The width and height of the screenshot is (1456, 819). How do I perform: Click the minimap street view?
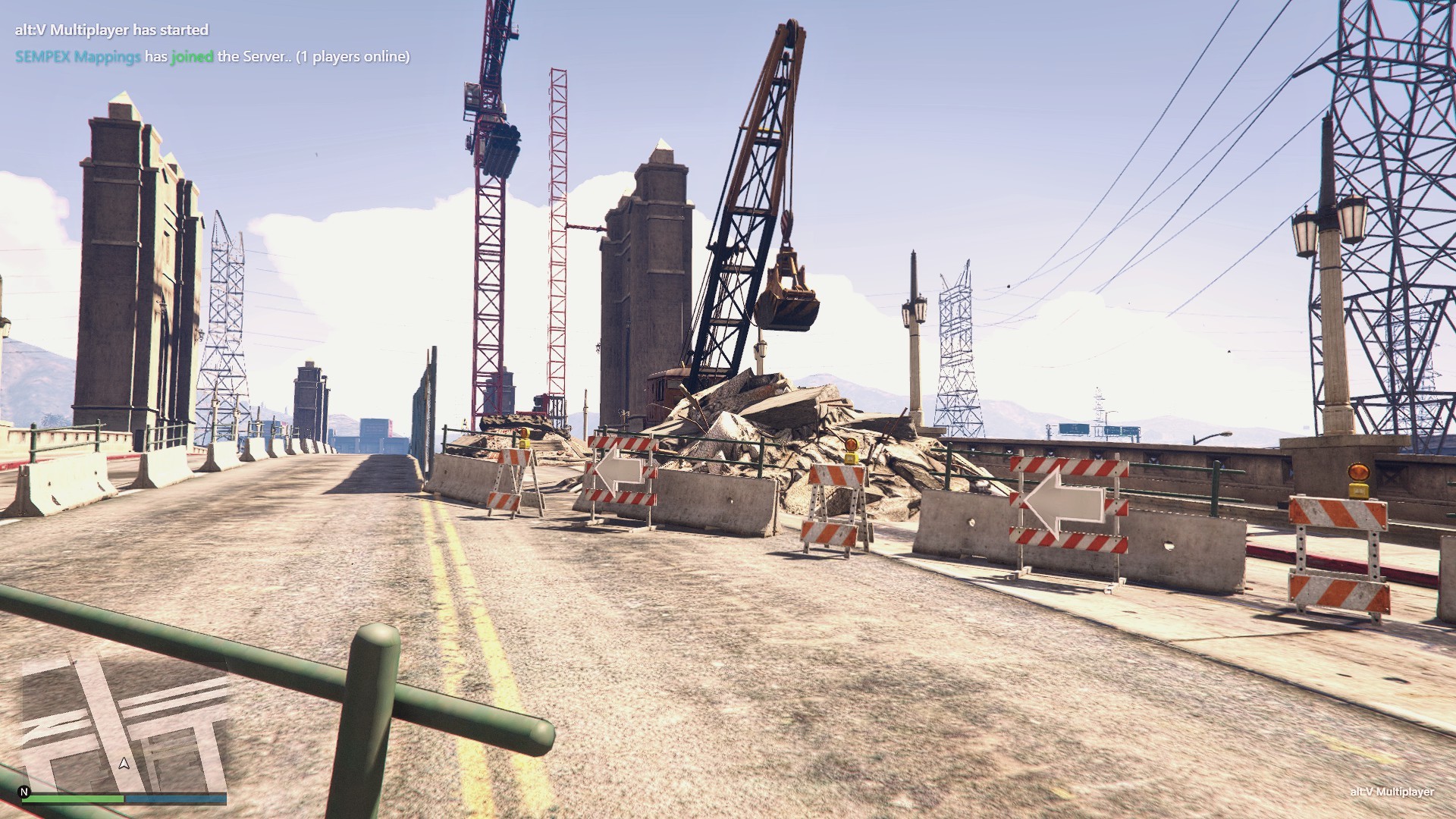pyautogui.click(x=125, y=724)
